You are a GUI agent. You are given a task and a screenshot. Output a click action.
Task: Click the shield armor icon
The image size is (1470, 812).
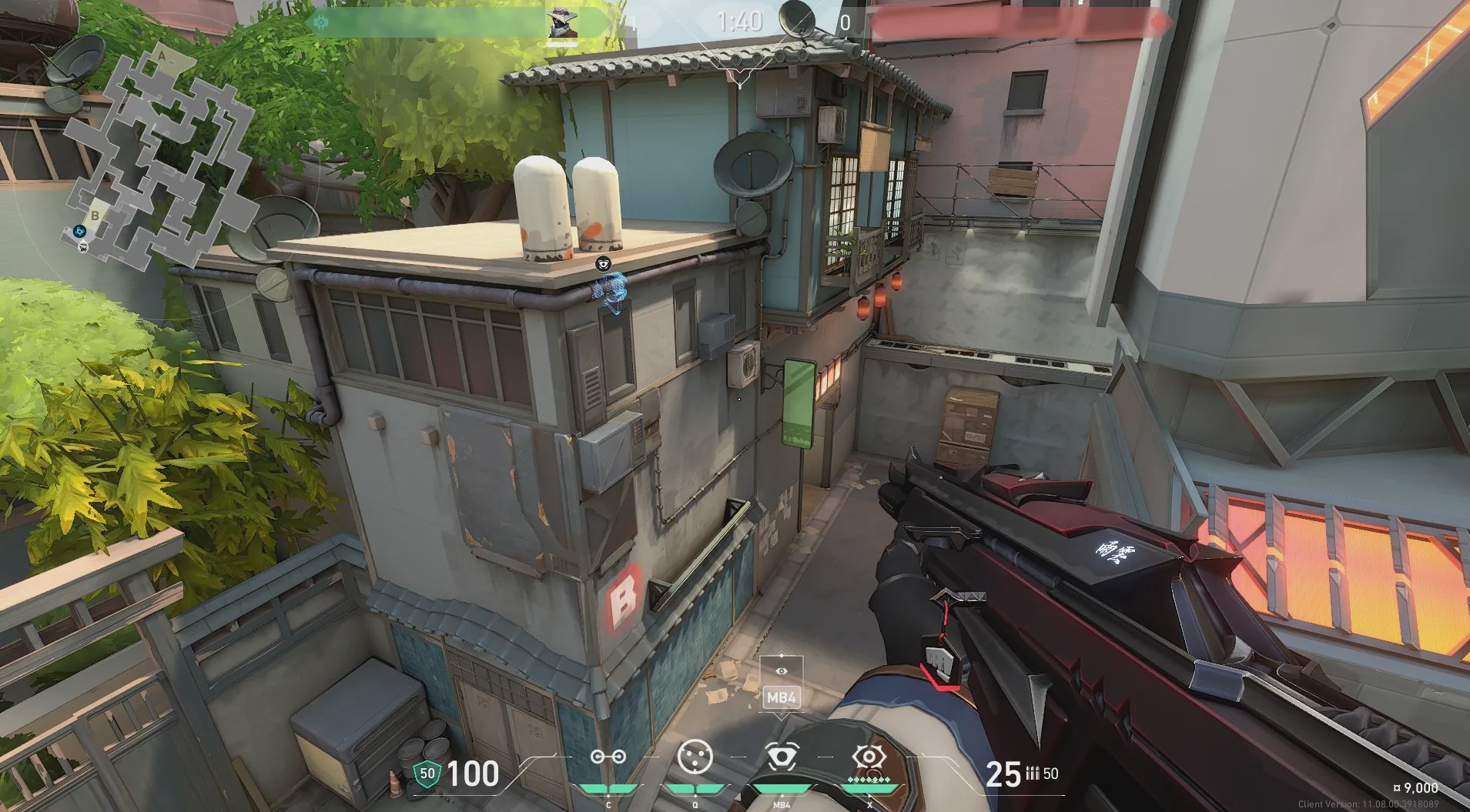coord(427,774)
